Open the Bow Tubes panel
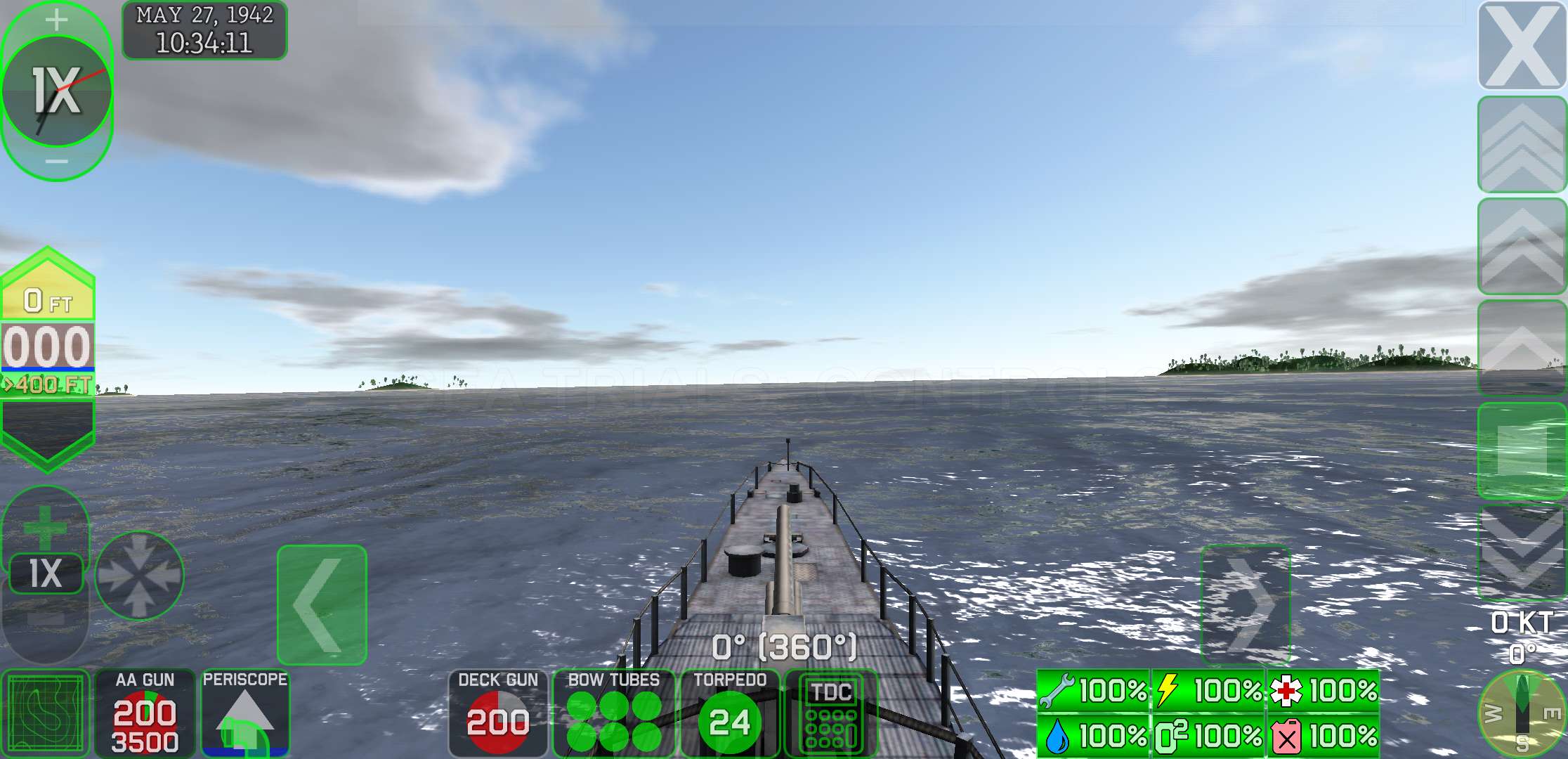This screenshot has width=1568, height=759. coord(613,713)
